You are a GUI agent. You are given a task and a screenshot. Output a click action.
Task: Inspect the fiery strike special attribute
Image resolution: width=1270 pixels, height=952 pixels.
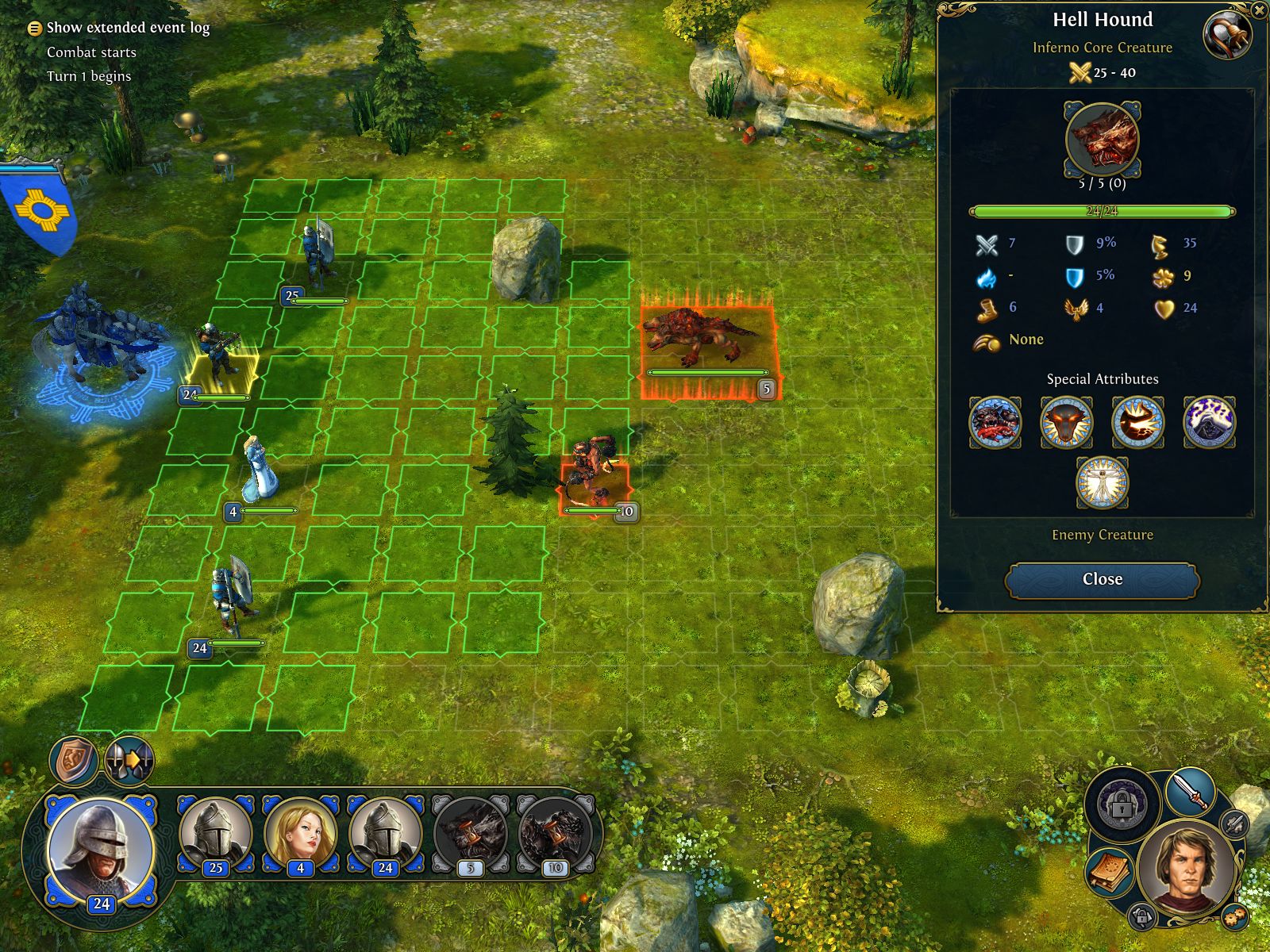pos(1137,422)
